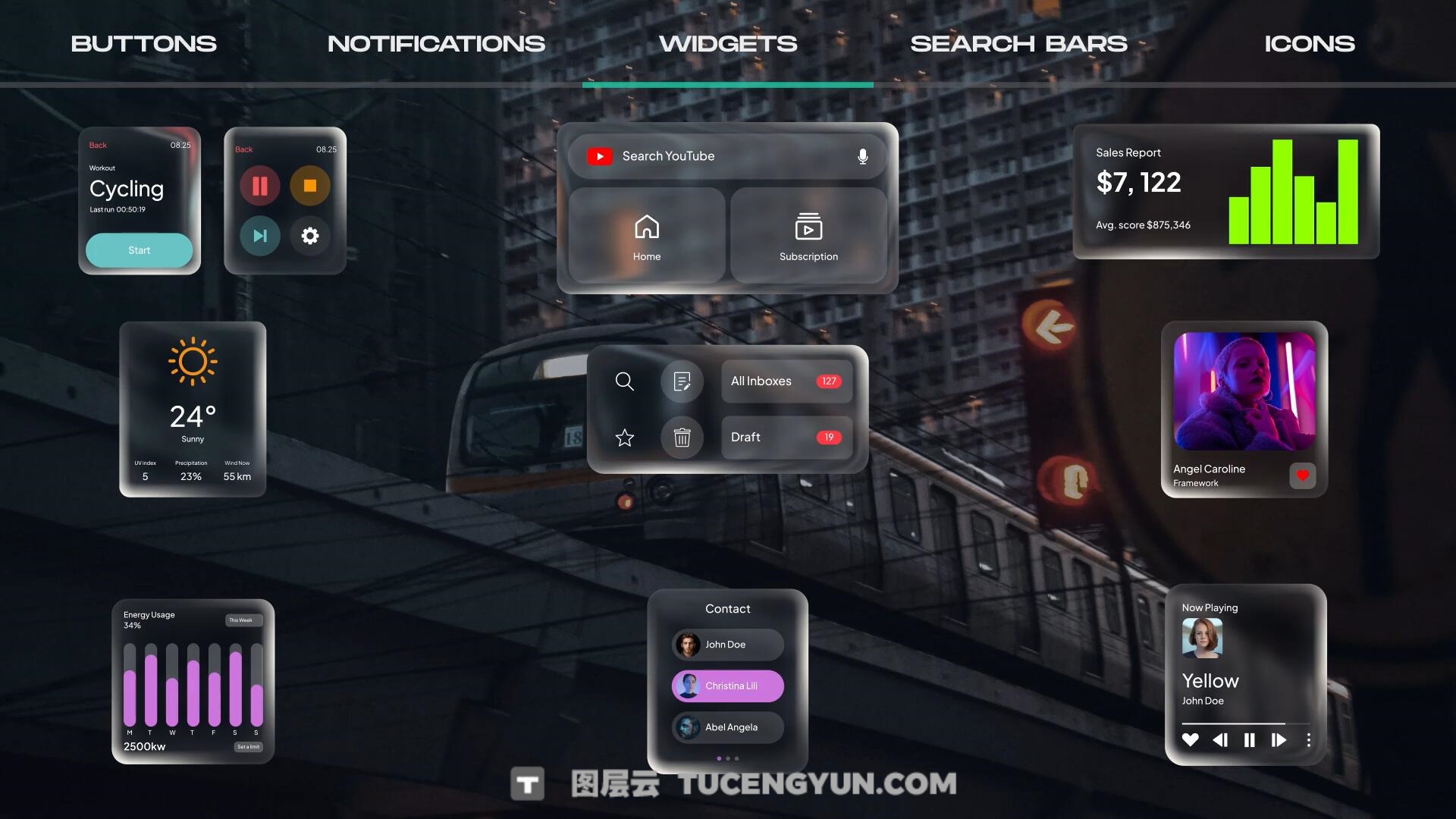Click the red pause workout button
Screen dimensions: 1456x819
260,186
